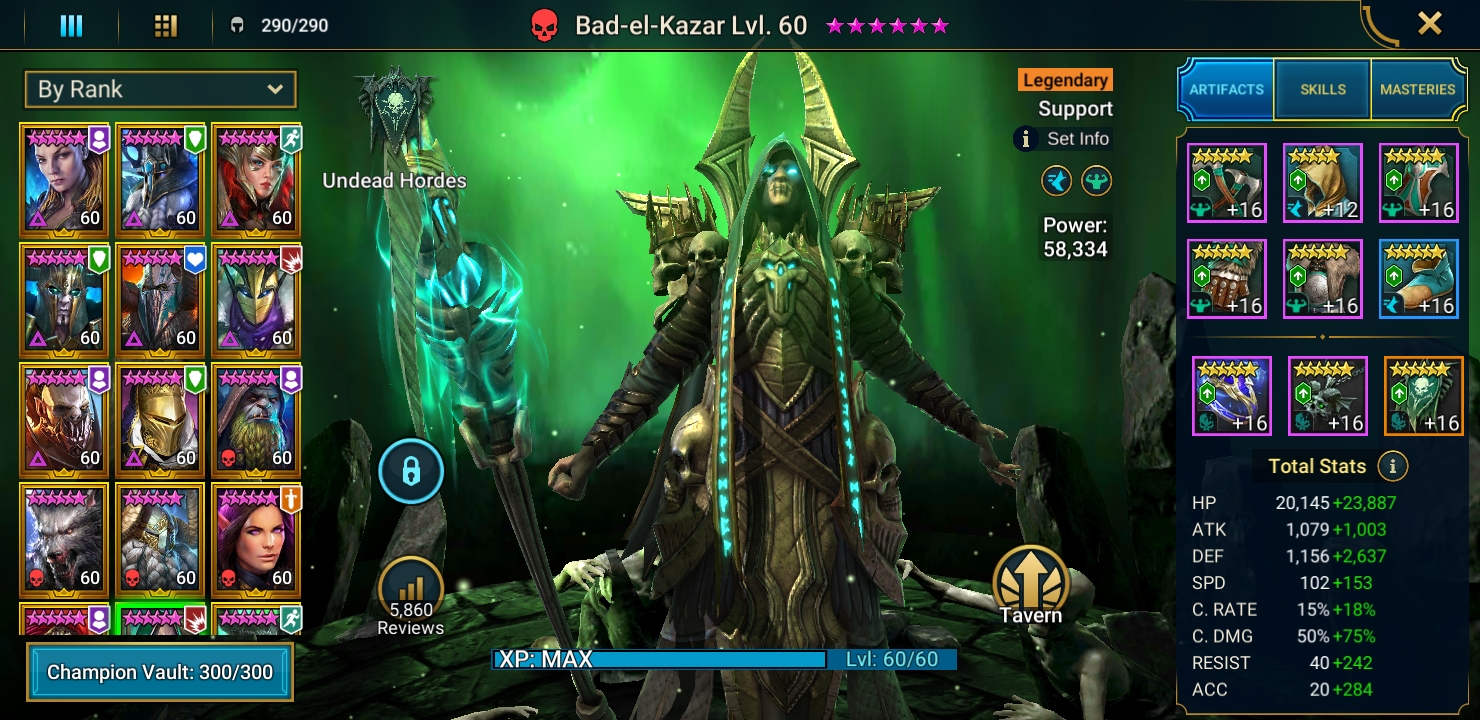Switch to list view with blue bars
This screenshot has height=720, width=1480.
tap(70, 25)
